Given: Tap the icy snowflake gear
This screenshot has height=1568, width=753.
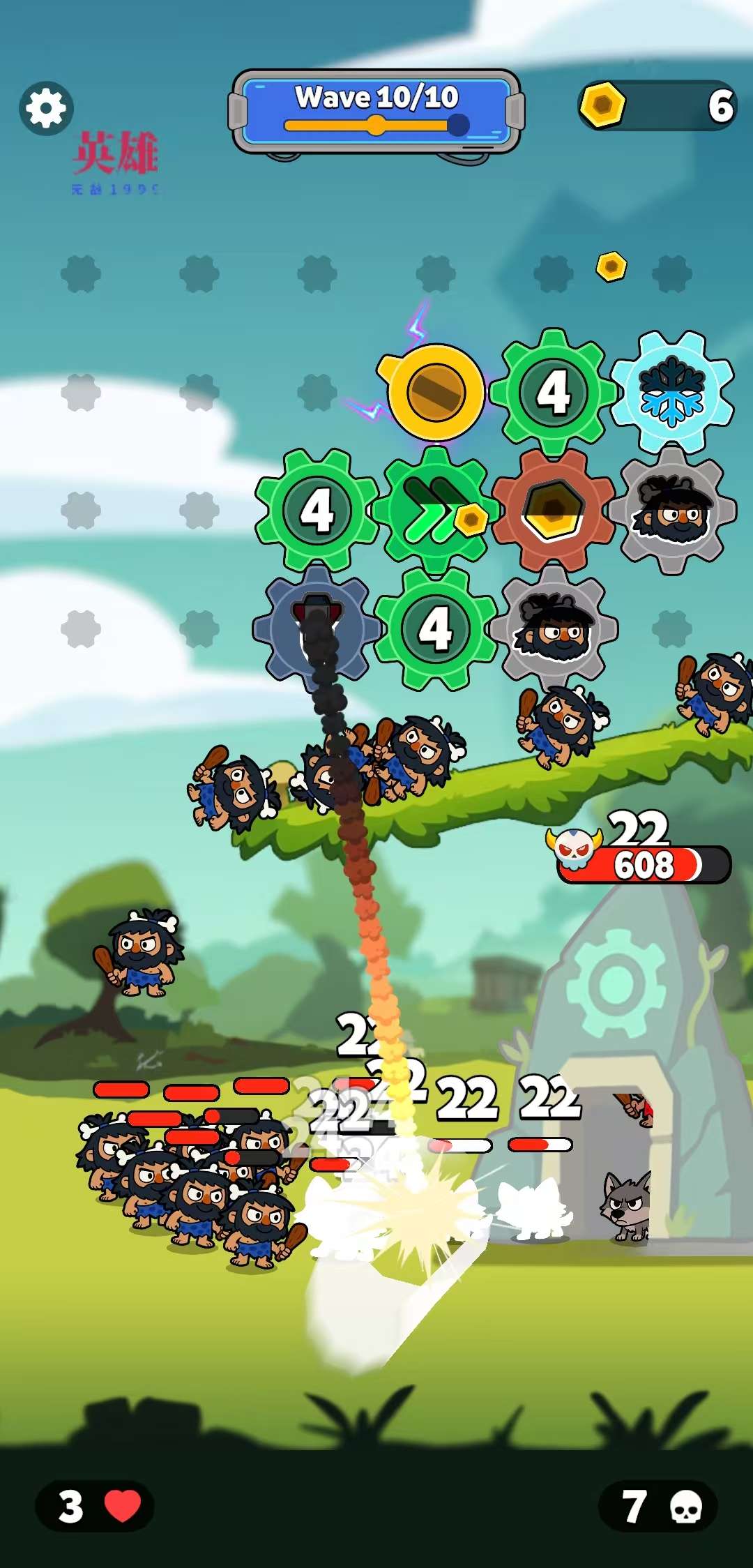Looking at the screenshot, I should (x=672, y=391).
